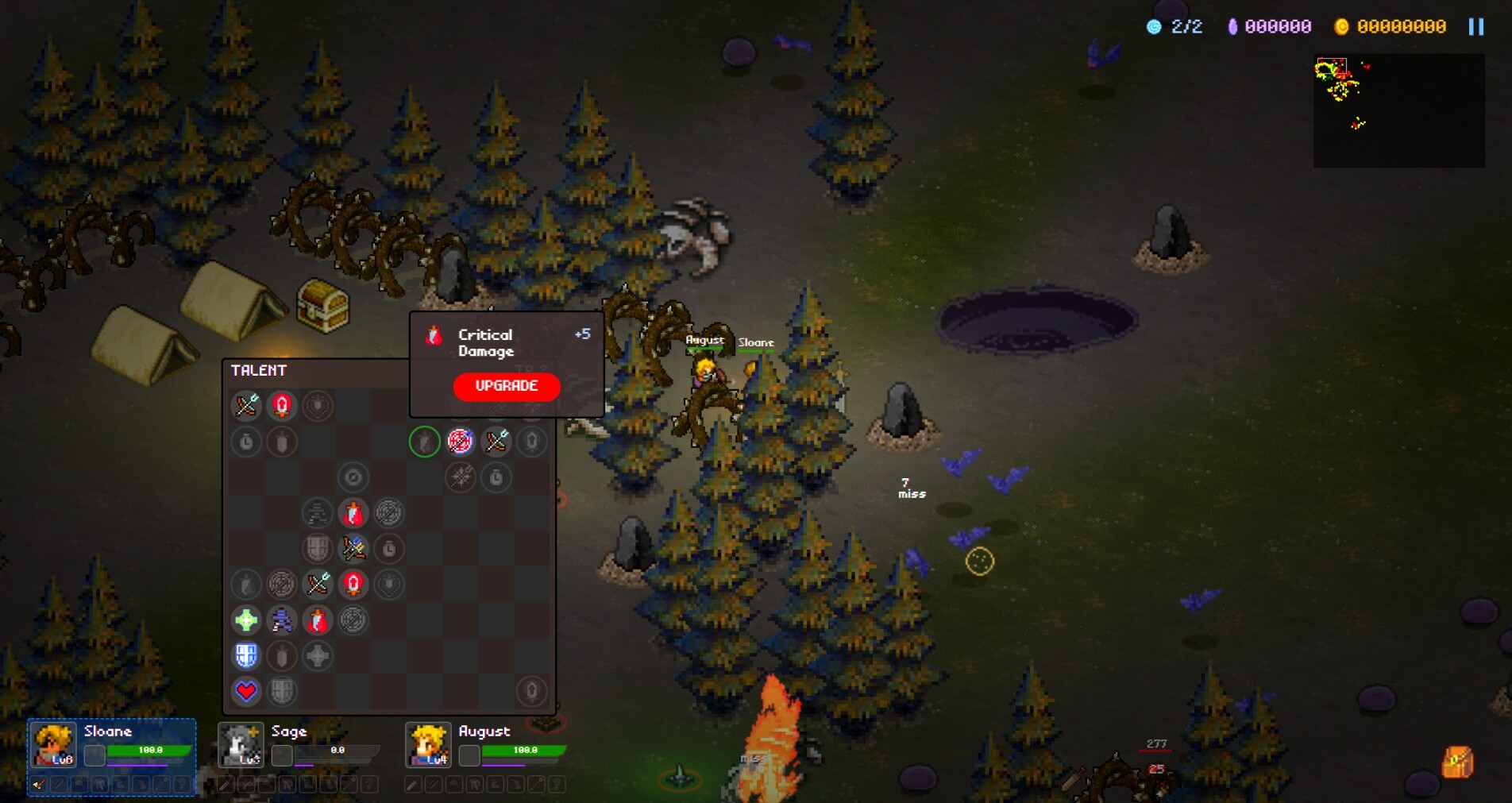Pause the game with the pause control
Viewport: 1512px width, 803px height.
click(1477, 26)
